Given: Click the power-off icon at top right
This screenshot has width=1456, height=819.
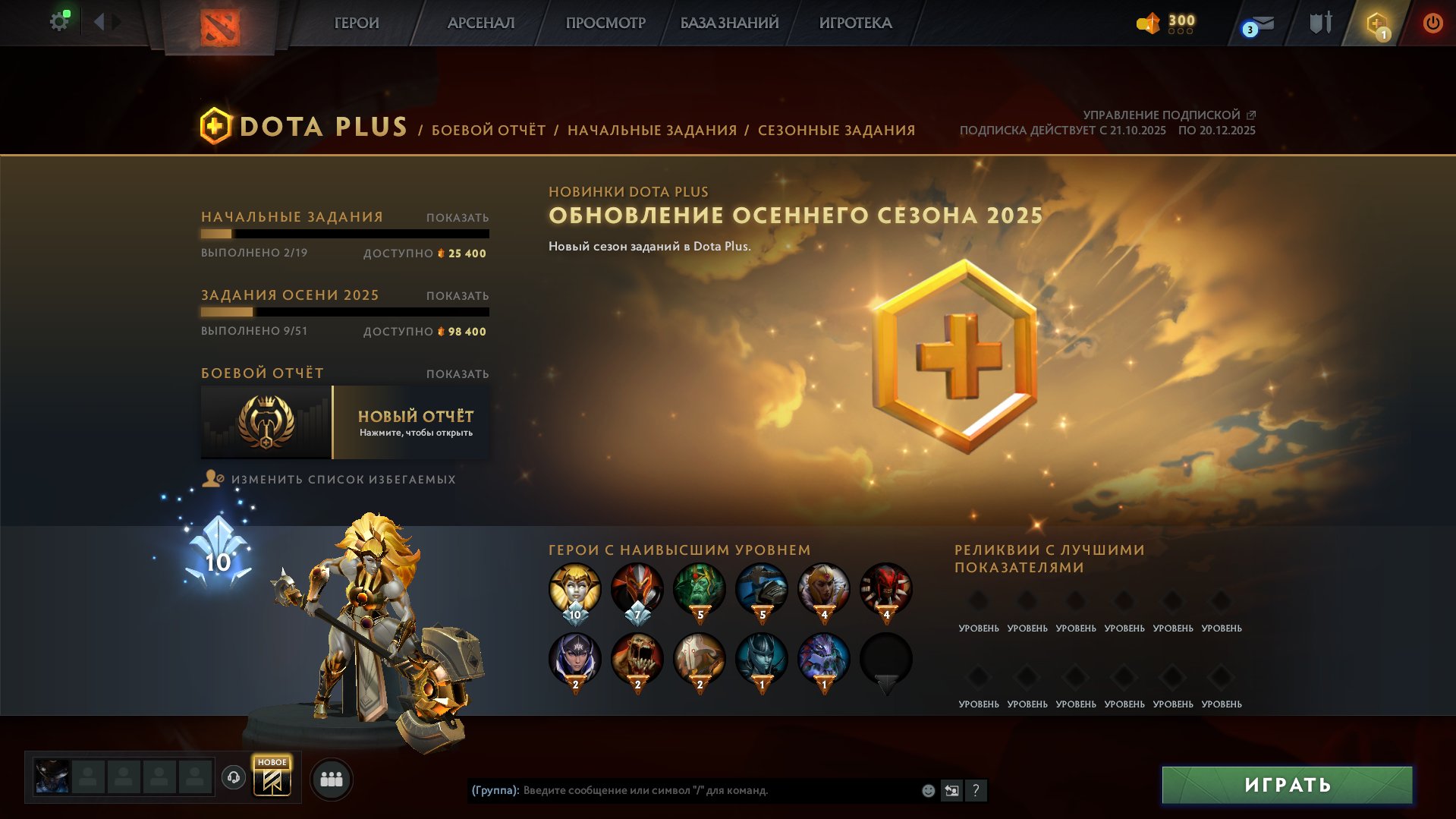Looking at the screenshot, I should click(1432, 23).
